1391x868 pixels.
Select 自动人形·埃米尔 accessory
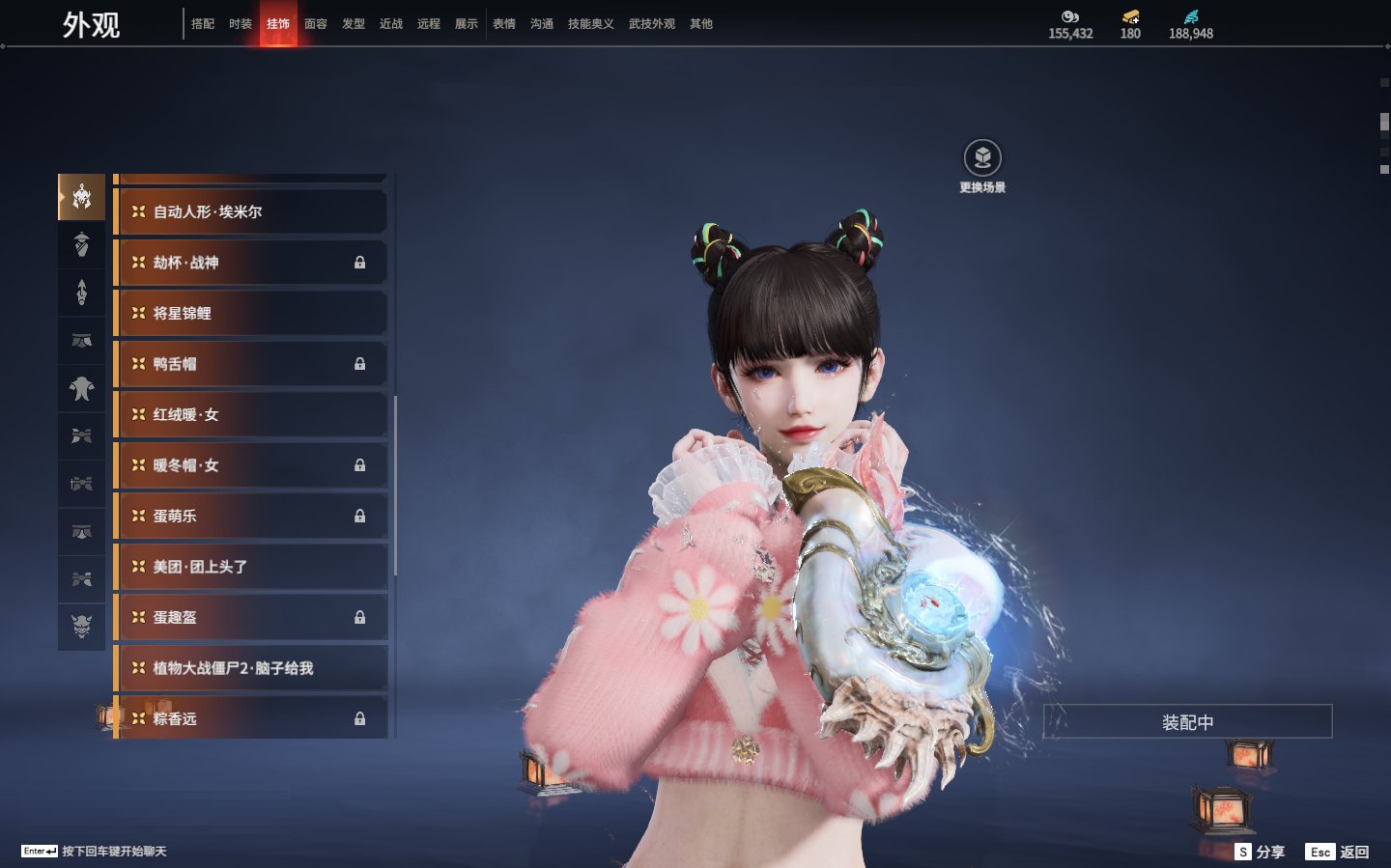[250, 211]
